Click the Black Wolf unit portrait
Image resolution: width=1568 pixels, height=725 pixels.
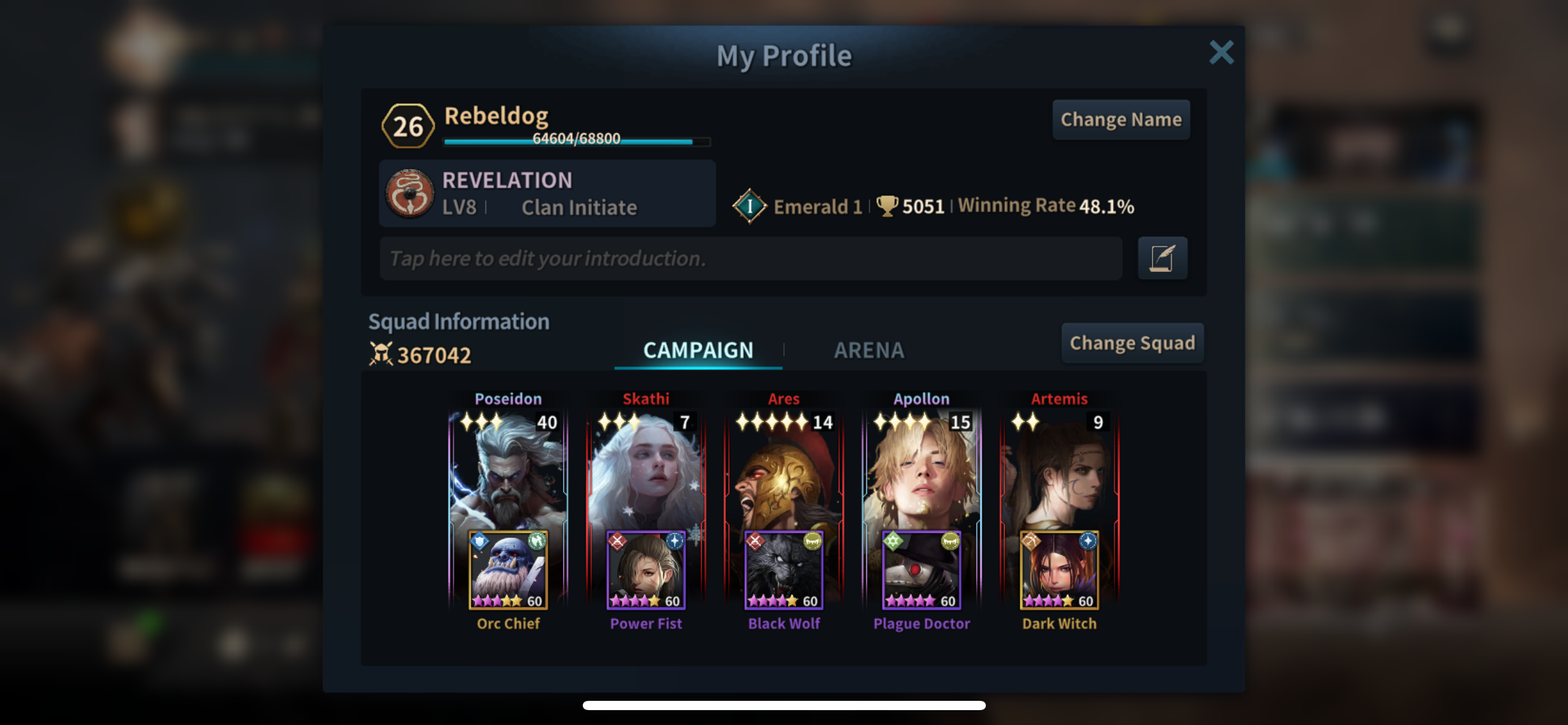point(783,570)
